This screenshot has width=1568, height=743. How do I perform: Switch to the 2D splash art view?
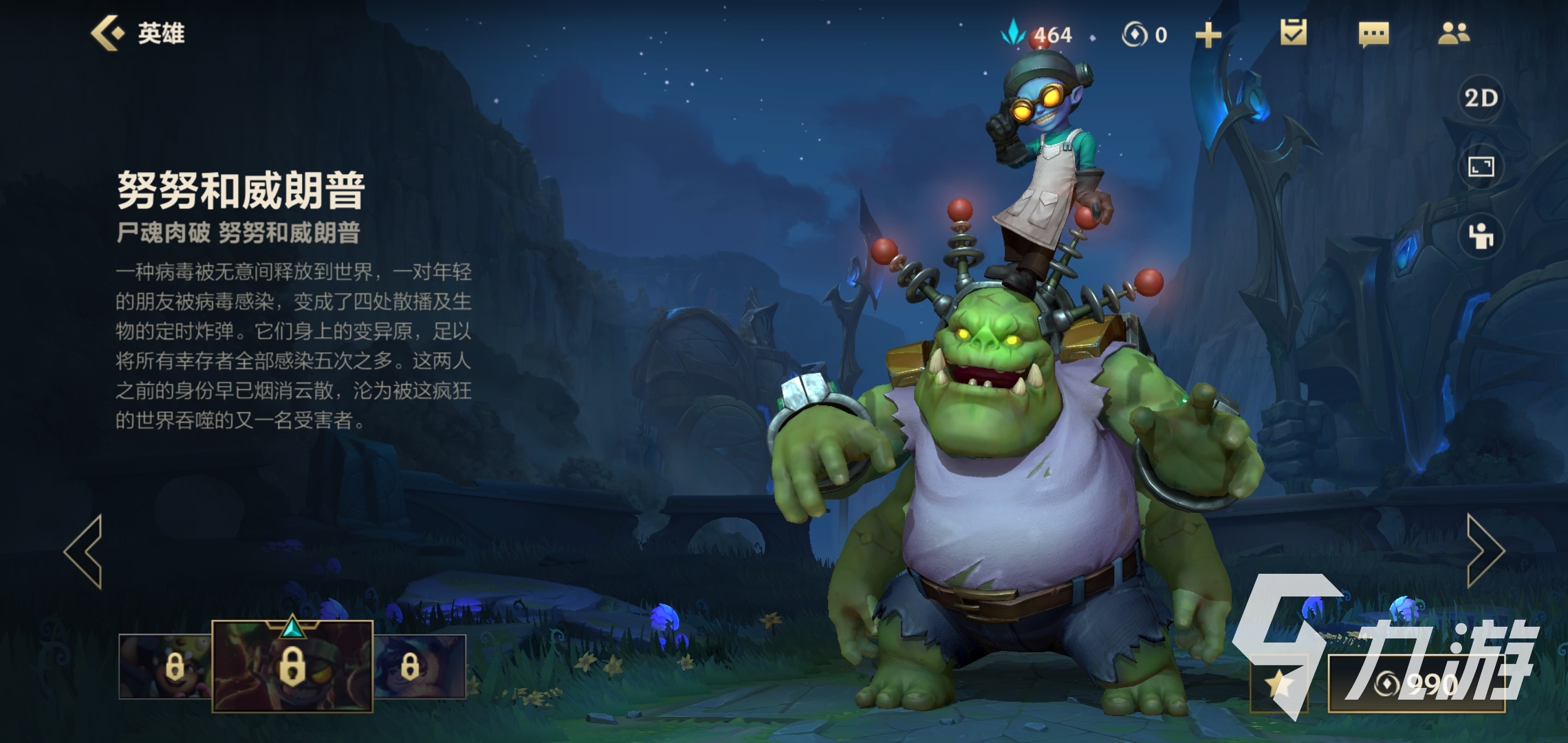1481,98
